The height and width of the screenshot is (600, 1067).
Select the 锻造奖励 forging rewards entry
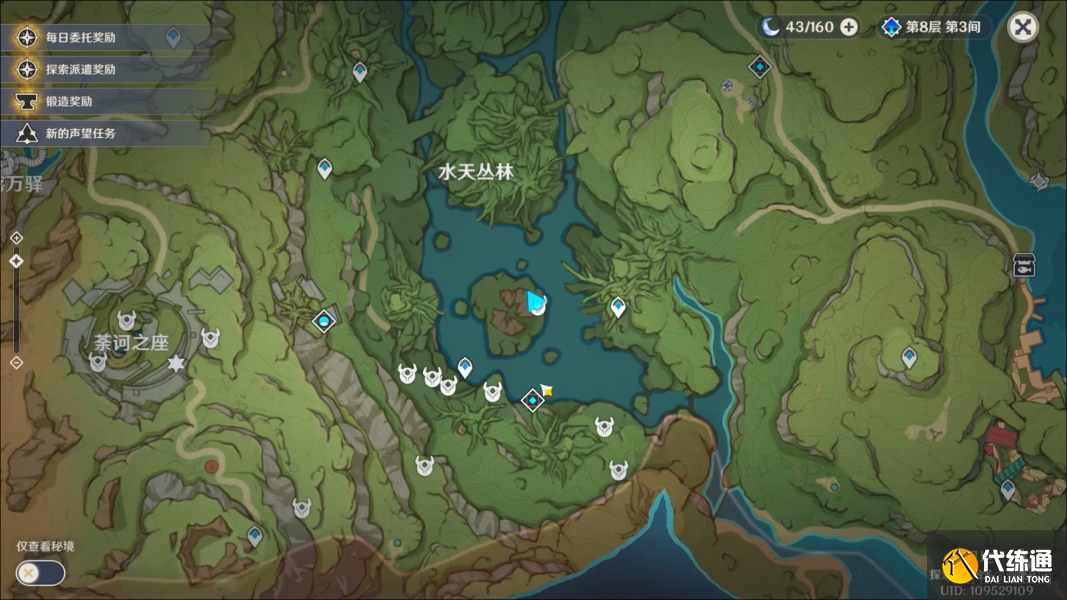[x=68, y=101]
